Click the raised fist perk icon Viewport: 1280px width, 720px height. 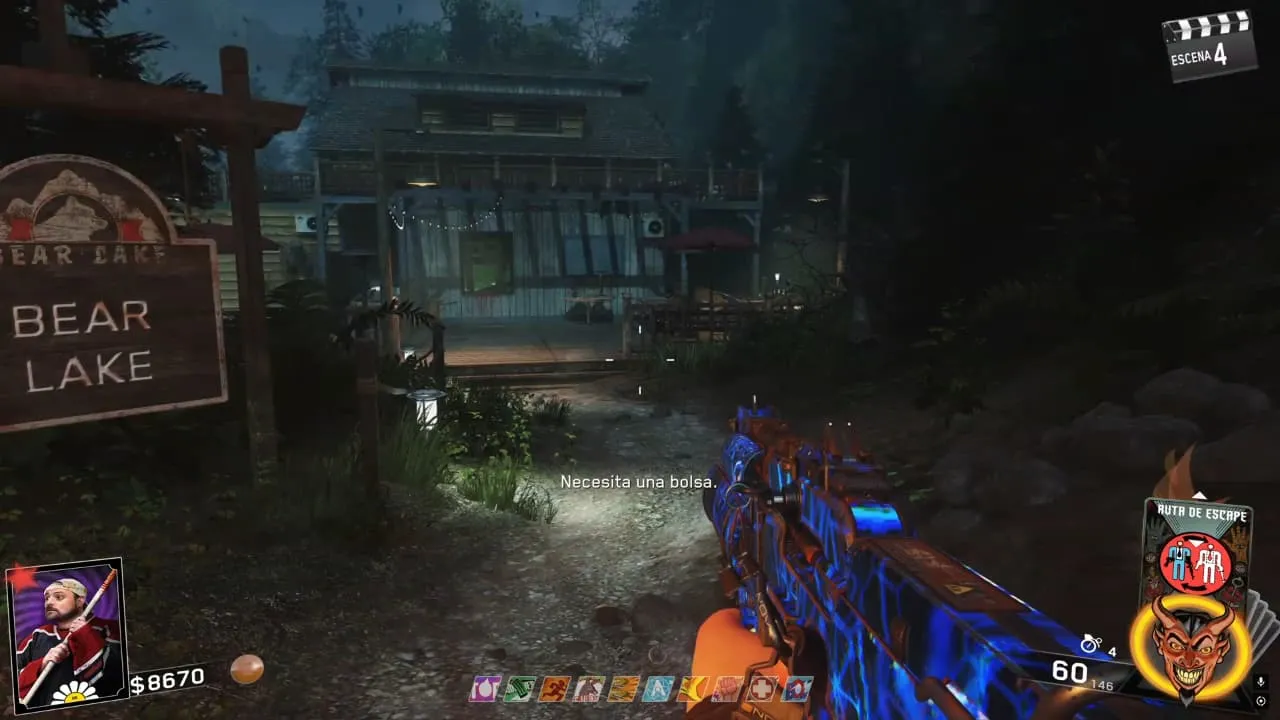click(x=727, y=688)
